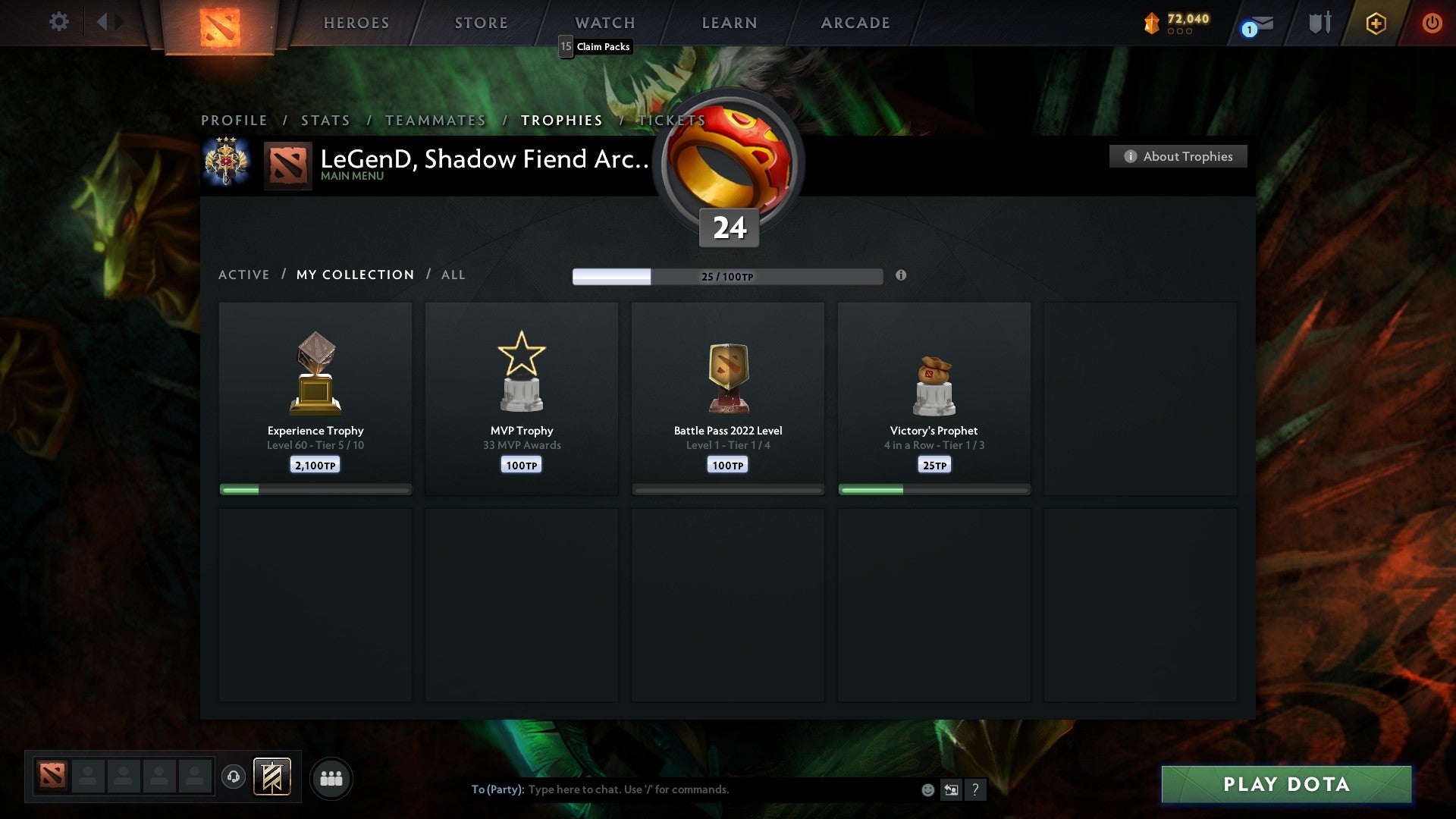Screen dimensions: 1456x819
Task: Toggle voice chat headset icon
Action: [x=234, y=777]
